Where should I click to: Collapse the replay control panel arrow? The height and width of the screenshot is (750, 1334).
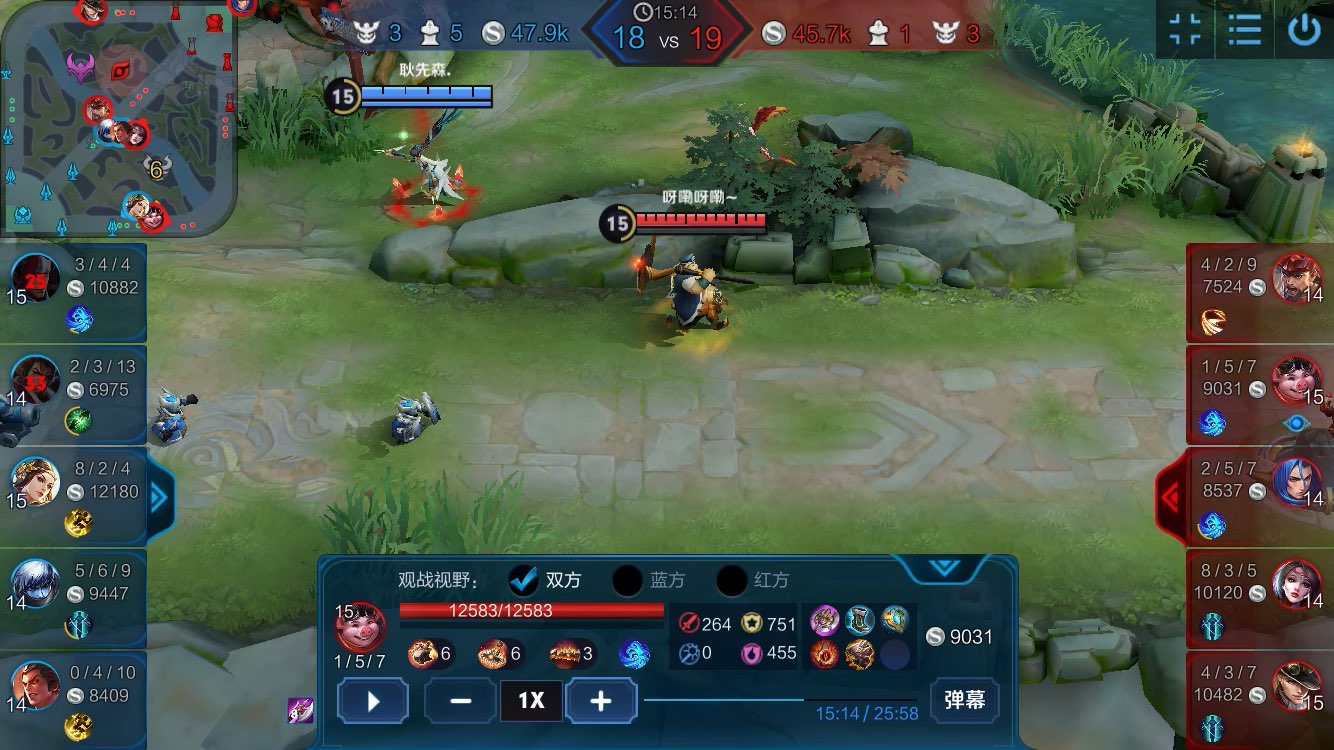tap(944, 568)
